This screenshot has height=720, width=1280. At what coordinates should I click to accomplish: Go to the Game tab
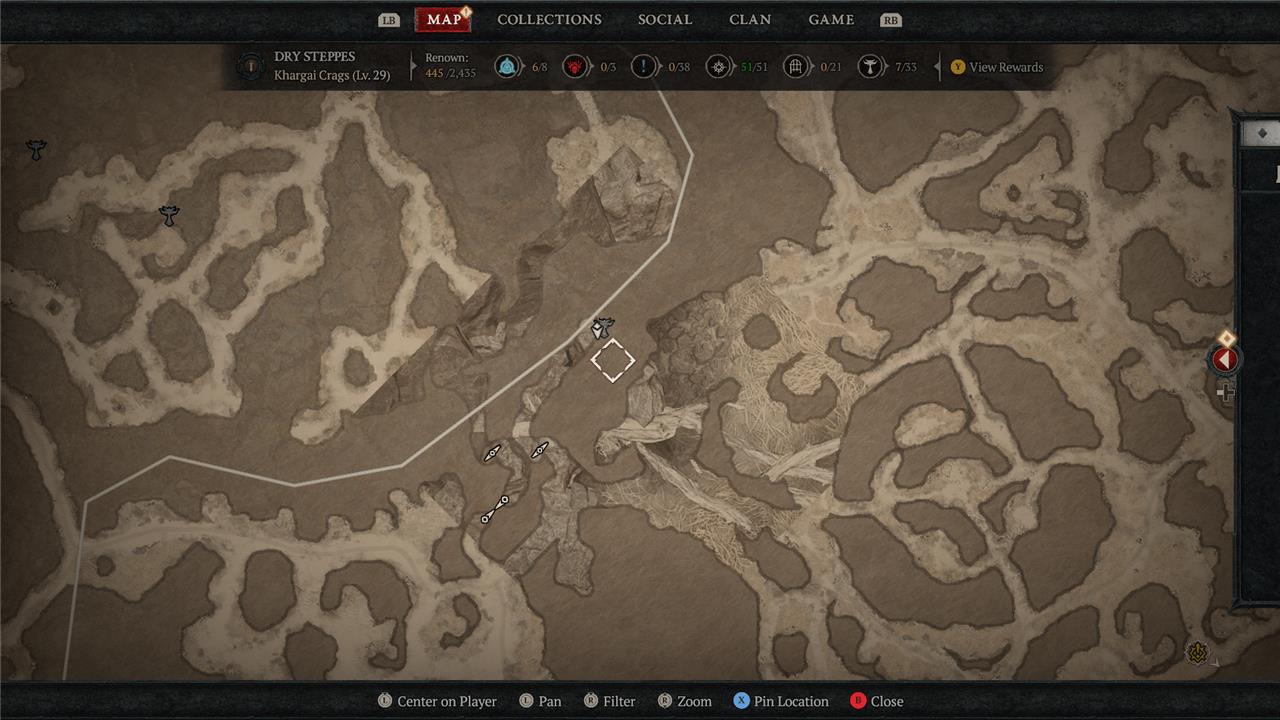831,20
